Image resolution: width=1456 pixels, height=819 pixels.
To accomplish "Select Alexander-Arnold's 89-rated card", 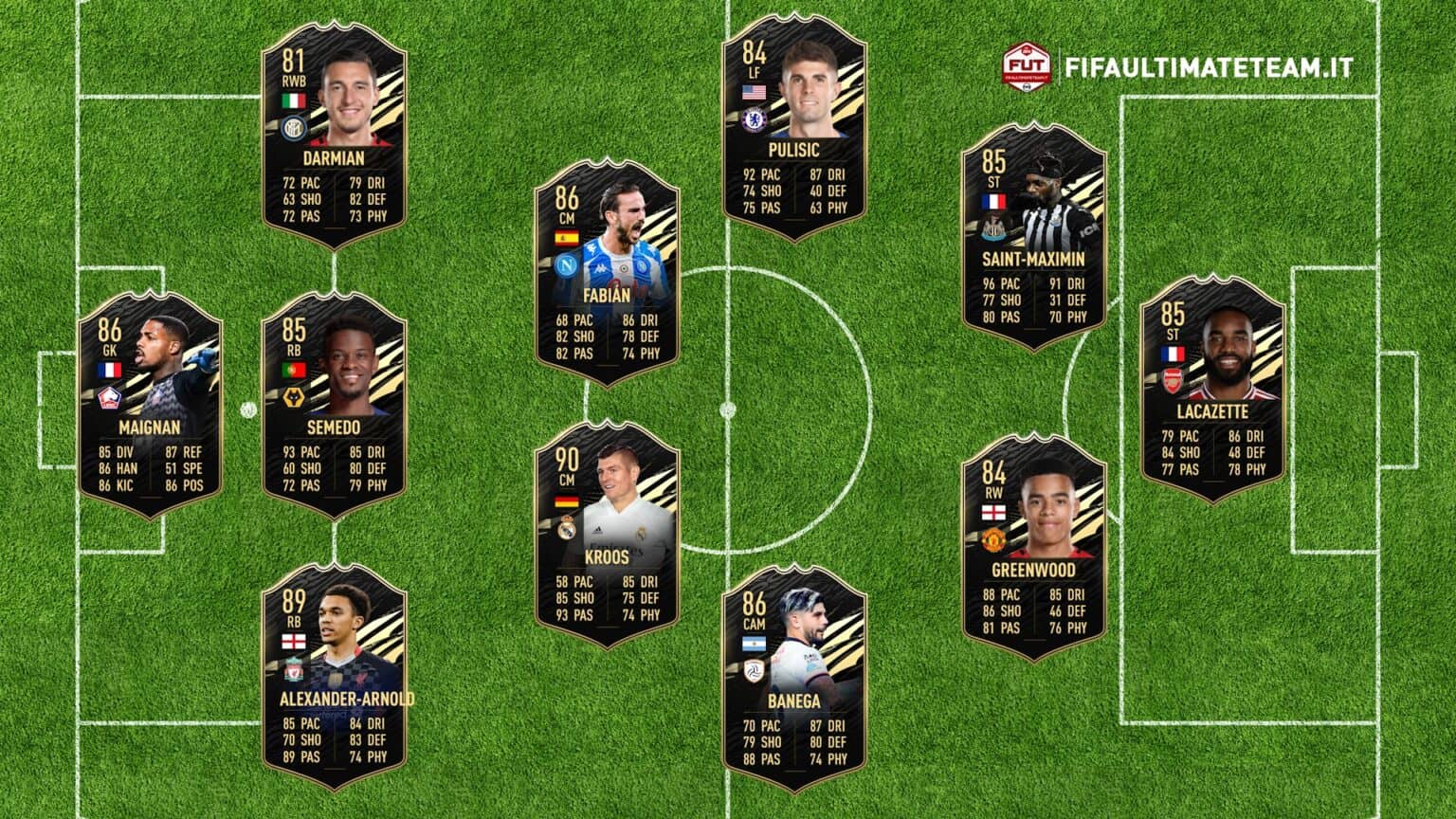I will (334, 676).
